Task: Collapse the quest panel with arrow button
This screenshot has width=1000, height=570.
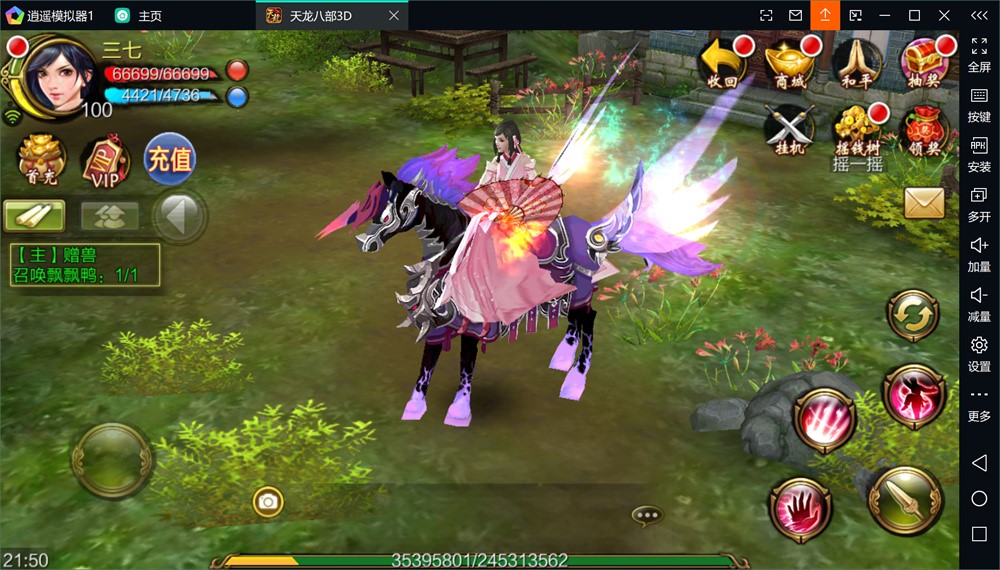Action: coord(180,214)
